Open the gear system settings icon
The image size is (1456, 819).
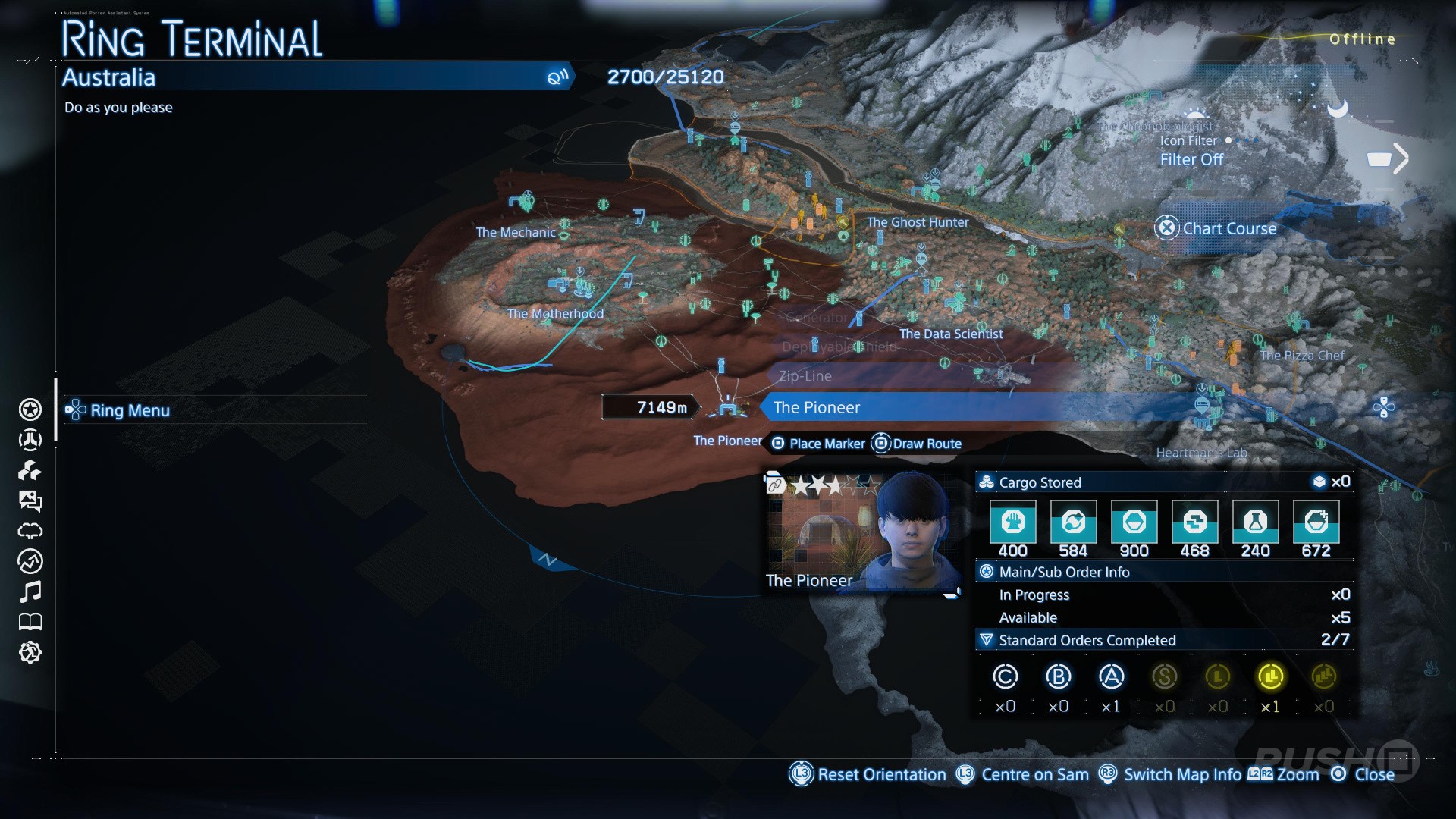[30, 652]
